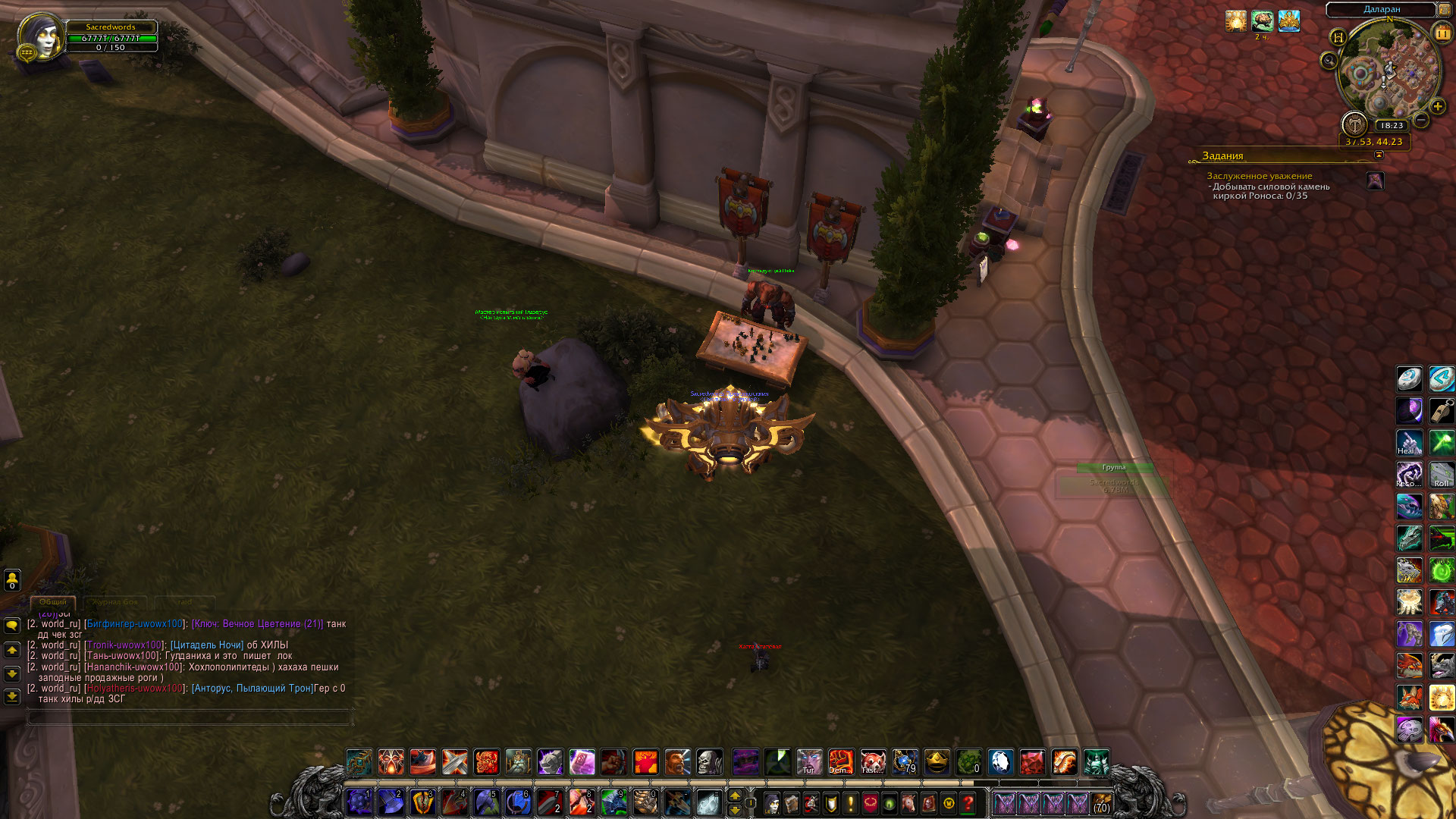This screenshot has width=1456, height=819.
Task: Open the calendar button showing 11
Action: 1442,34
